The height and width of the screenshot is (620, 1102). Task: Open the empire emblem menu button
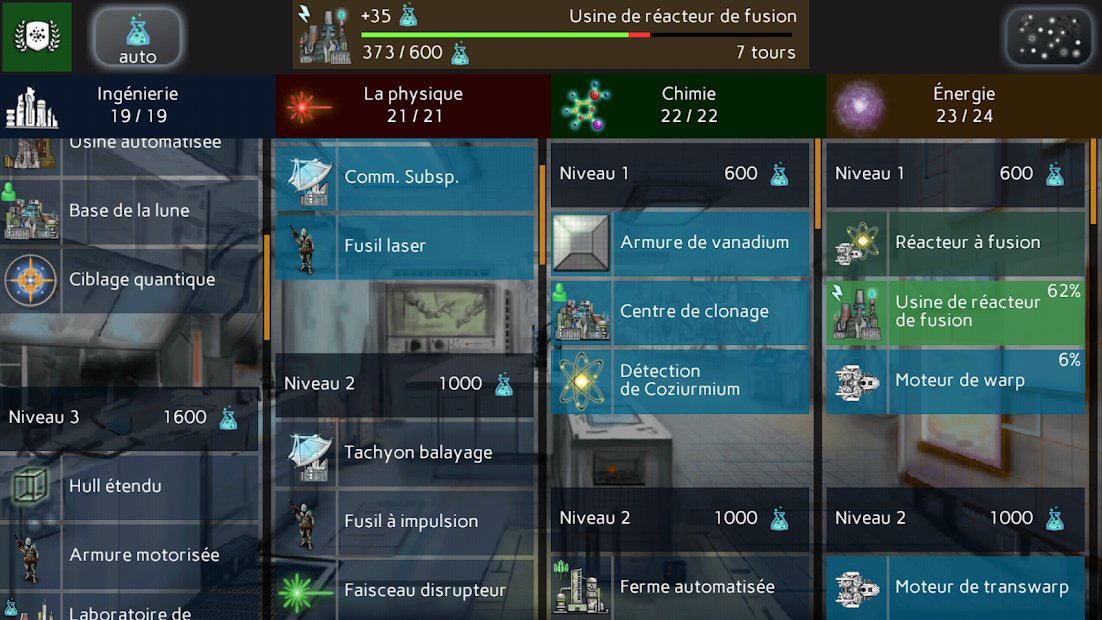(x=36, y=36)
